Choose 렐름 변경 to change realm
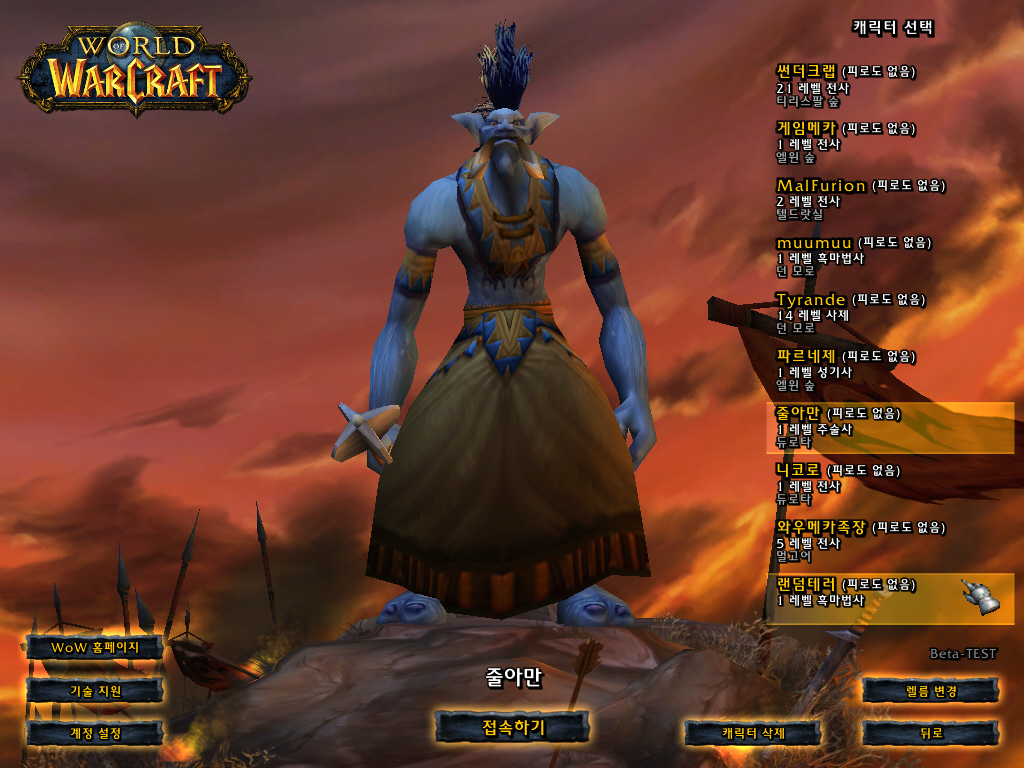Screen dimensions: 1024x768 click(x=930, y=690)
